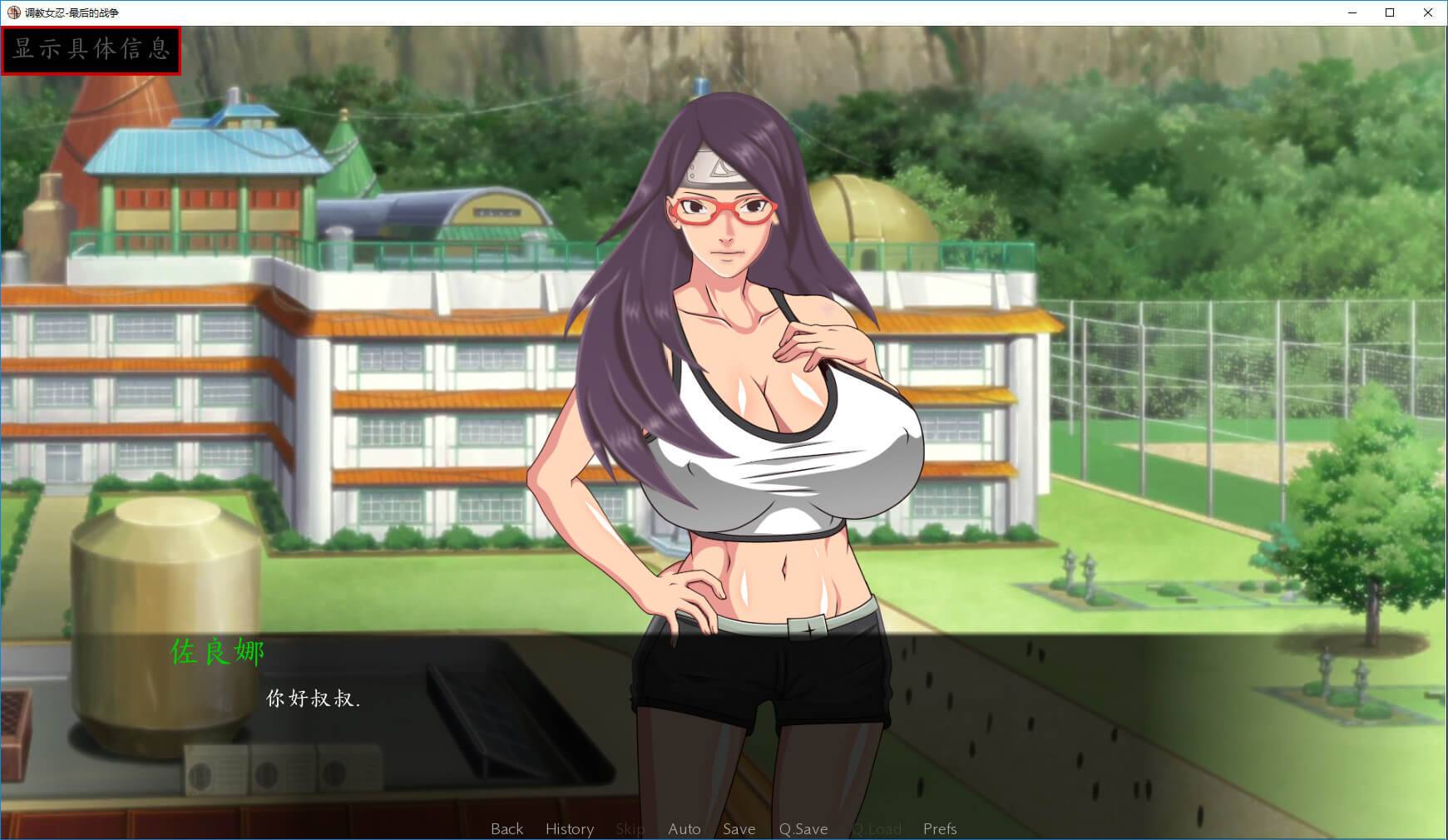Minimize the game window

coord(1351,12)
